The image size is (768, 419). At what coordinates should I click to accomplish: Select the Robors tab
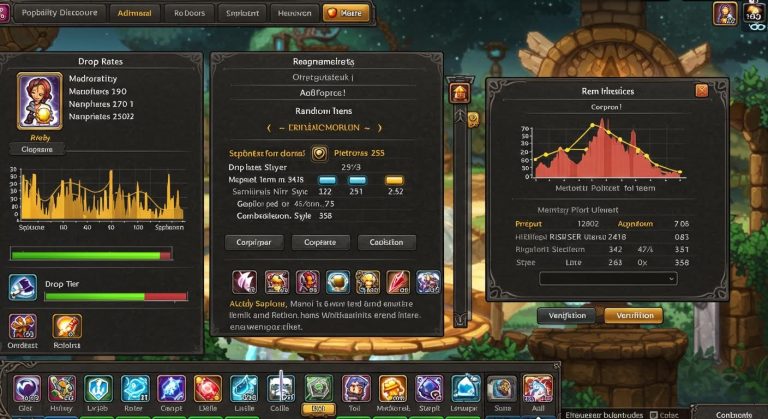pos(188,15)
